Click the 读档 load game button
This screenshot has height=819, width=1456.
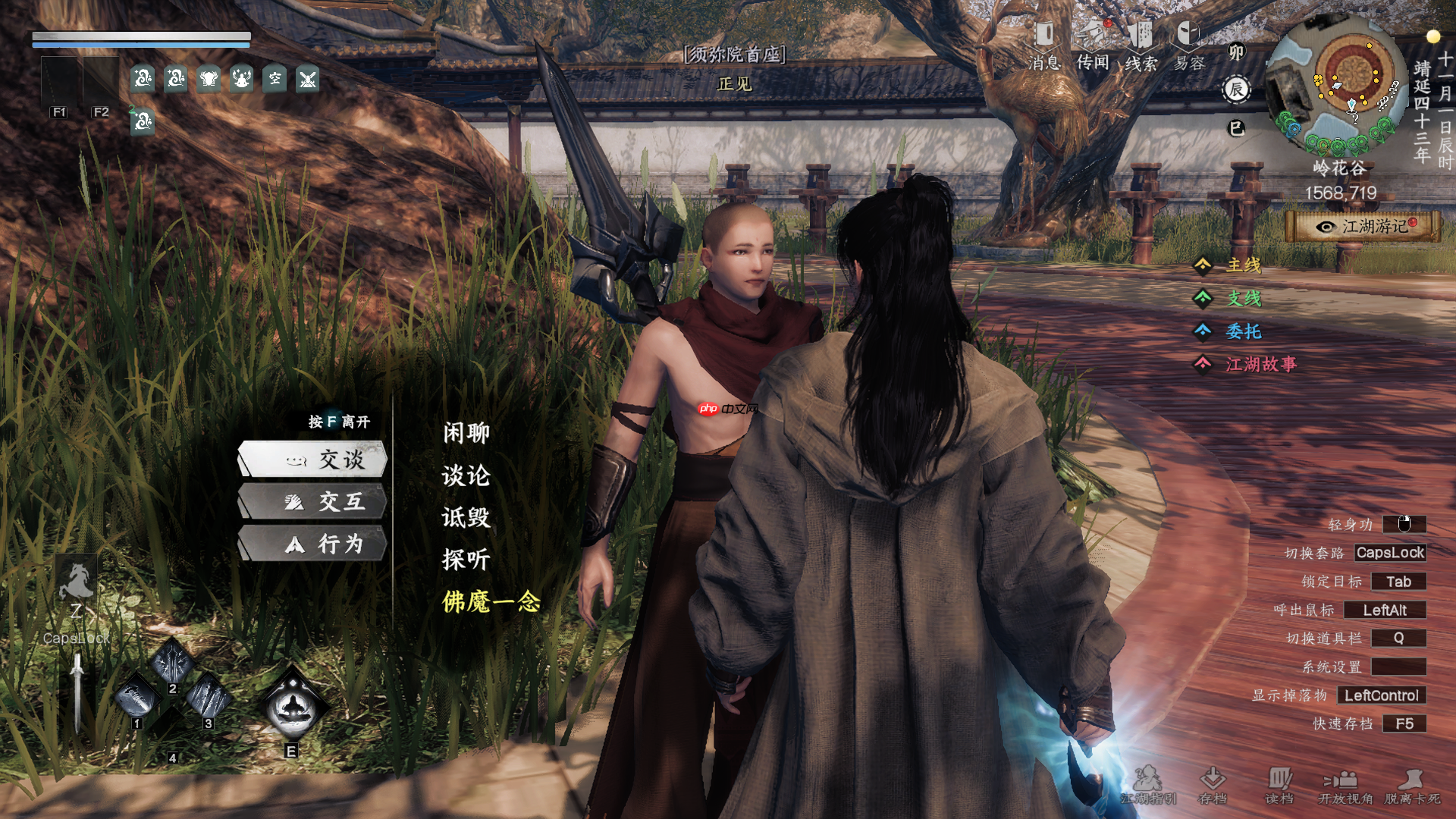(1279, 784)
